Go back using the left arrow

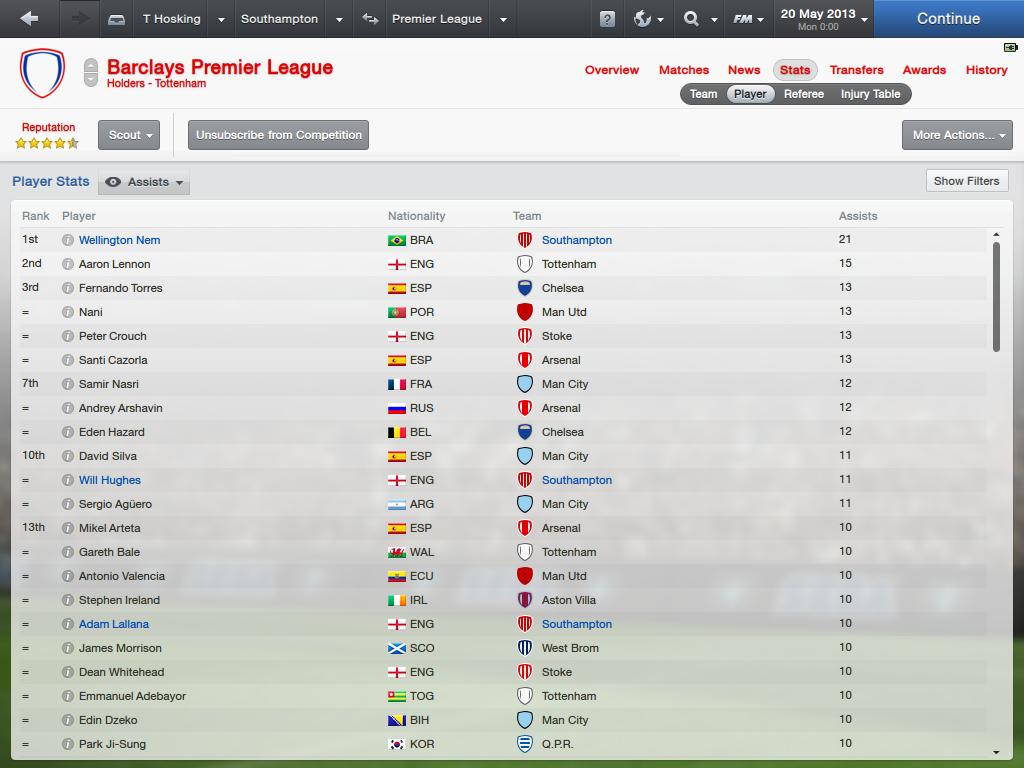point(29,19)
